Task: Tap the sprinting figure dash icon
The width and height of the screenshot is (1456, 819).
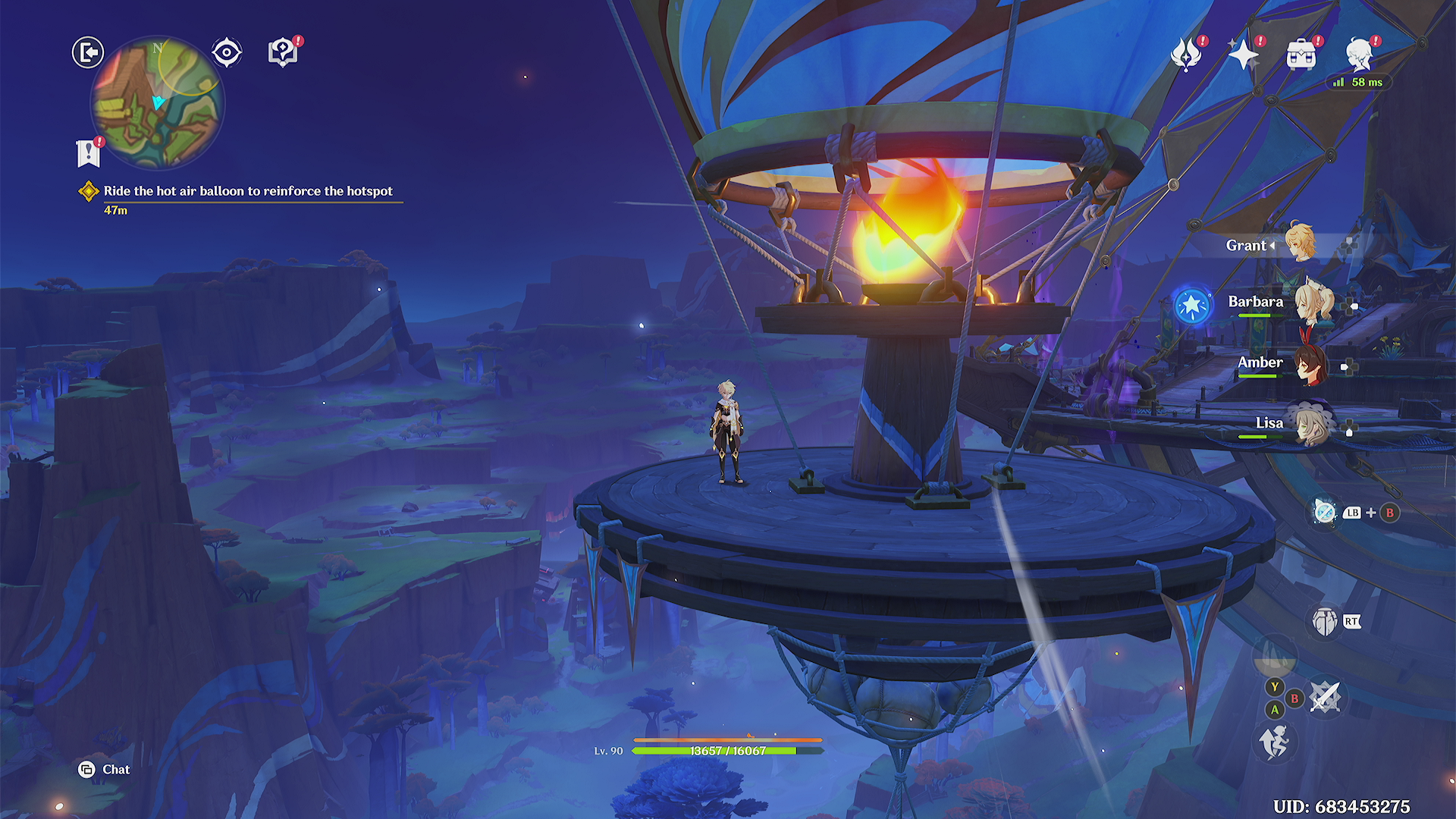Action: (x=1274, y=742)
